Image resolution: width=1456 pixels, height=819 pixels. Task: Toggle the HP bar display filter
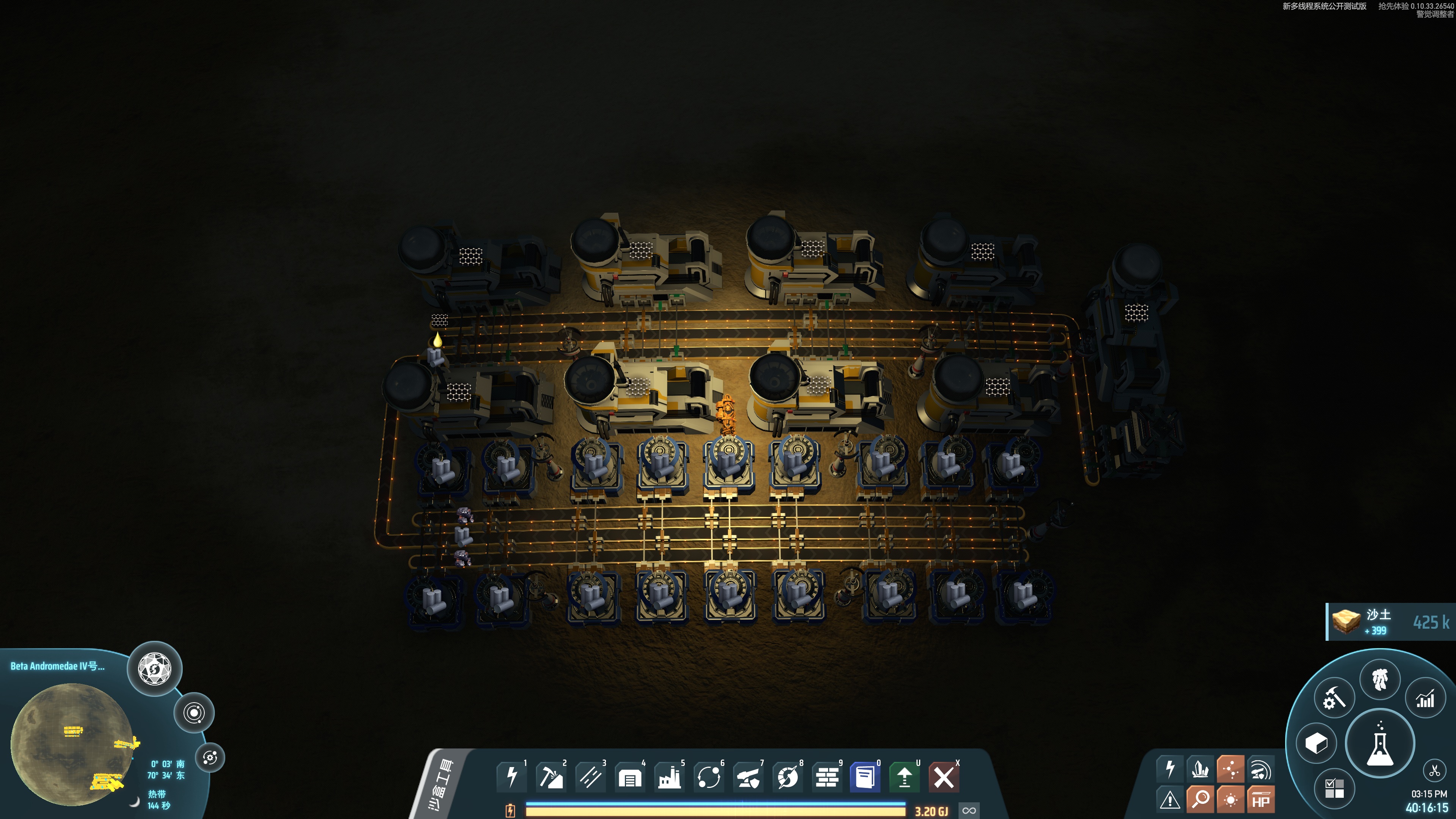coord(1260,800)
